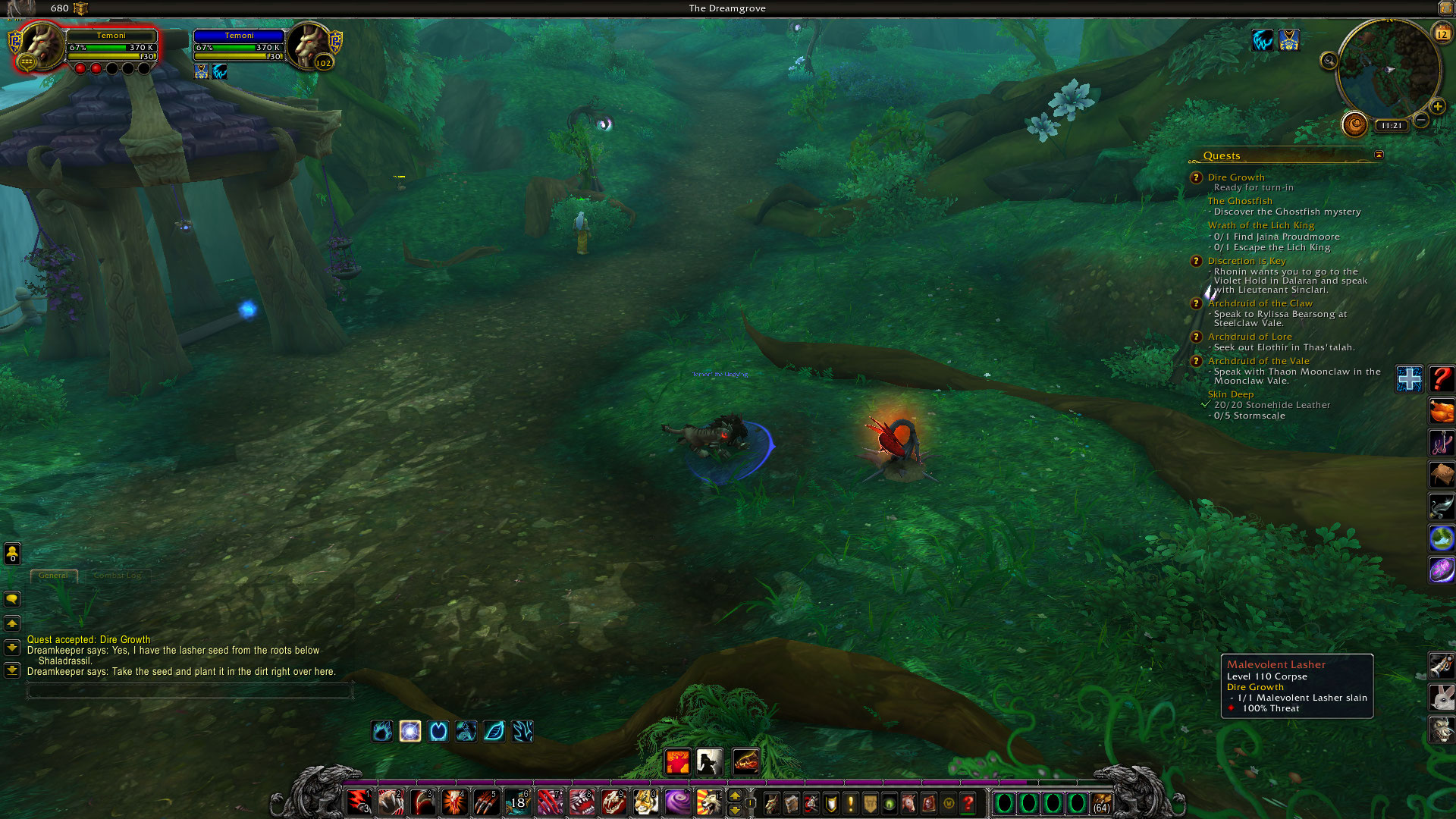
Task: Open the calendar button showing 12
Action: click(x=1442, y=33)
